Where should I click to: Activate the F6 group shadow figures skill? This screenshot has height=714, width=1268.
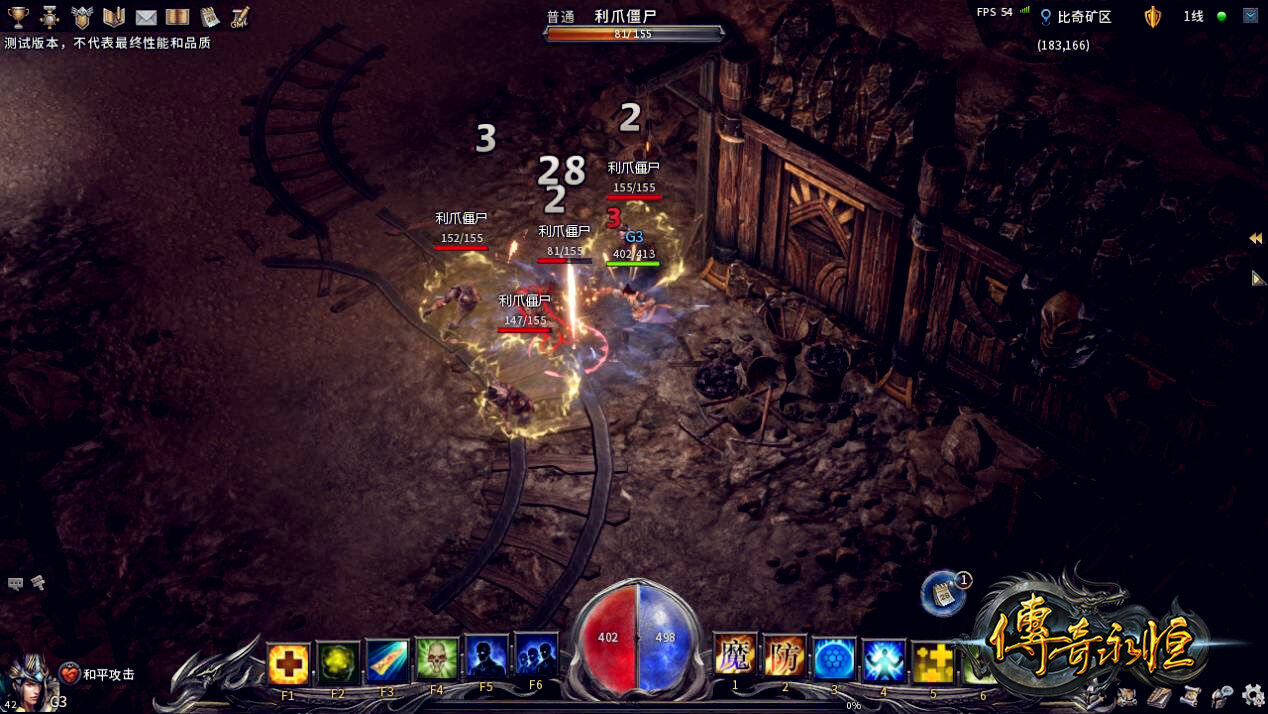pyautogui.click(x=536, y=656)
